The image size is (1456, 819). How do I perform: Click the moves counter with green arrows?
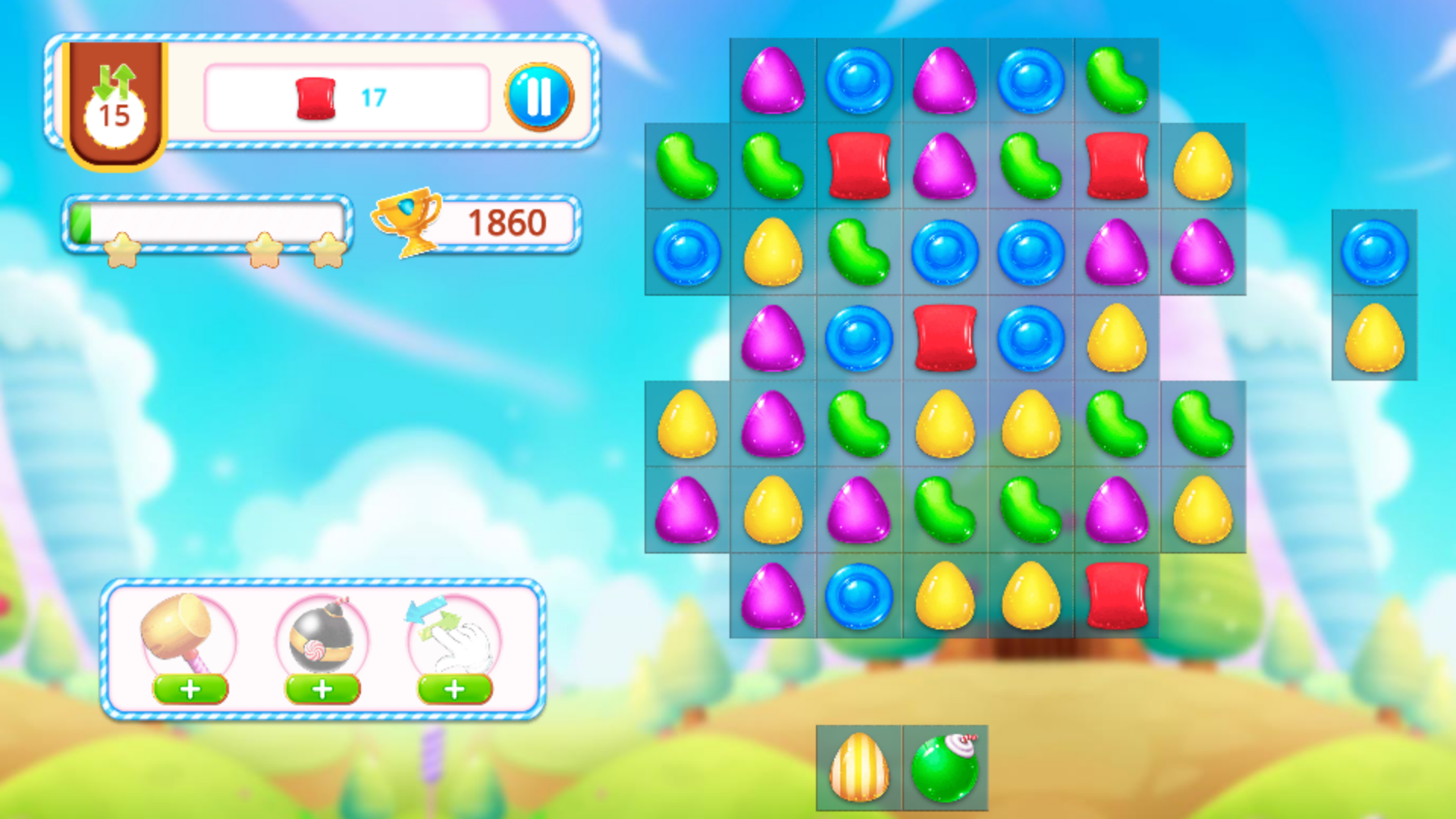tap(114, 99)
